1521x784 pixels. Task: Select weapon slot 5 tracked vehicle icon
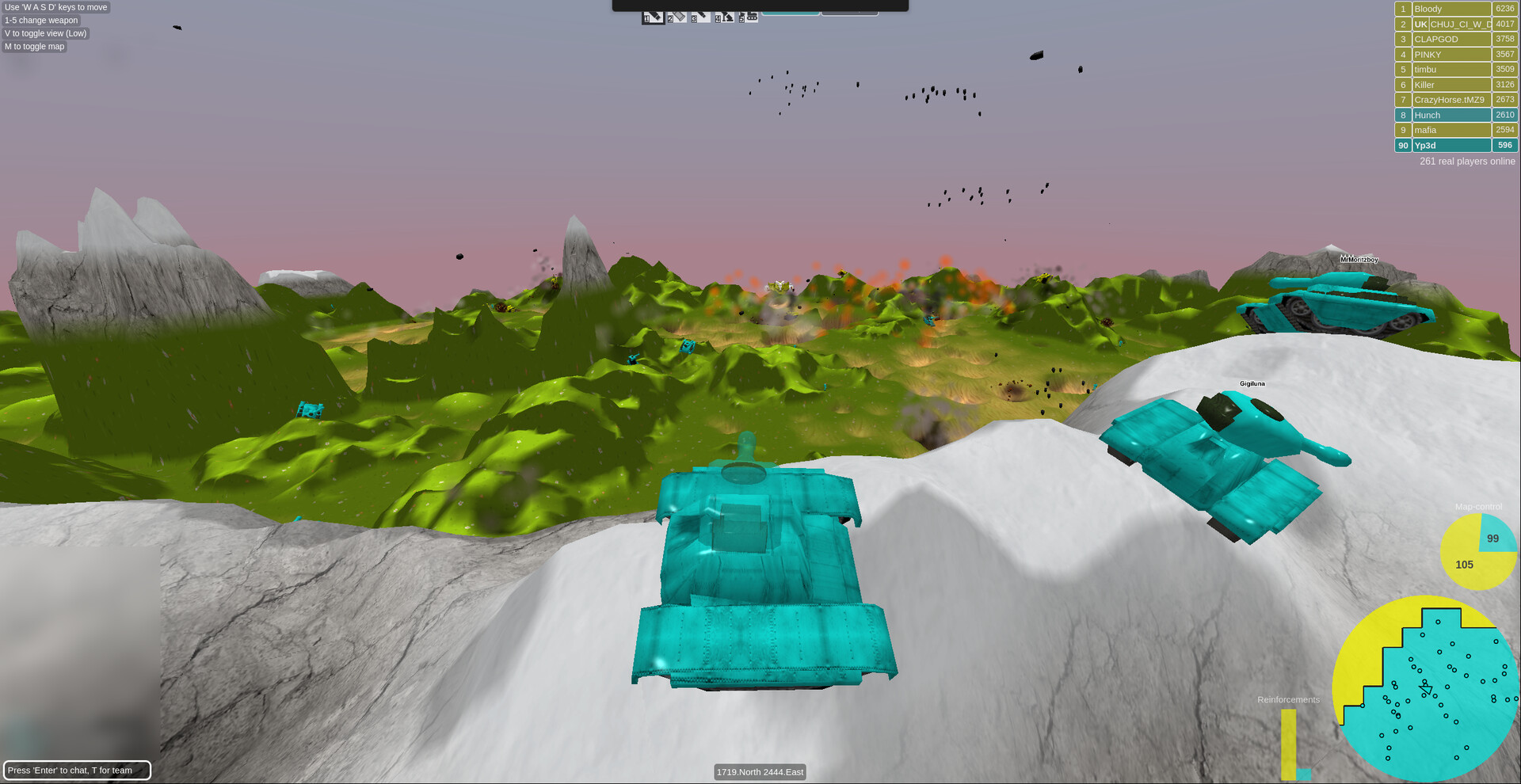click(749, 17)
